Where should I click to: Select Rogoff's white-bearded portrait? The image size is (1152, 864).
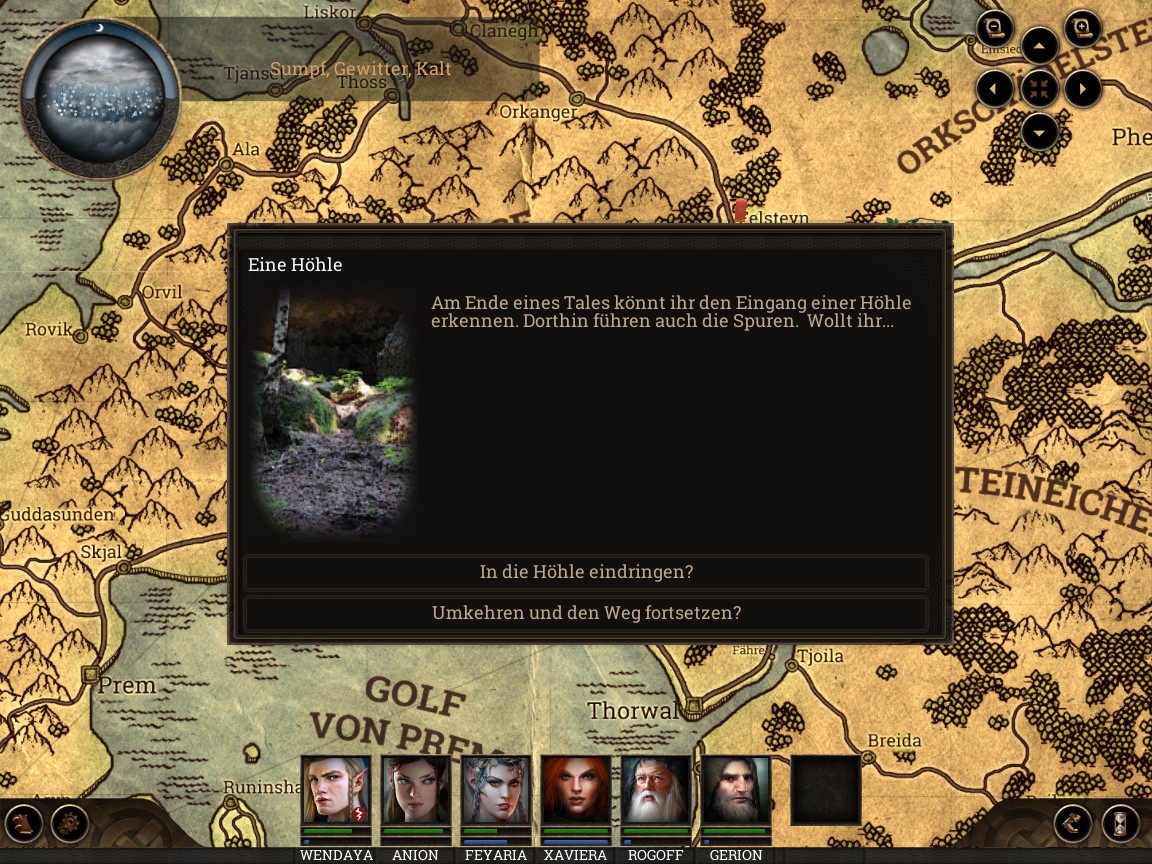[656, 790]
